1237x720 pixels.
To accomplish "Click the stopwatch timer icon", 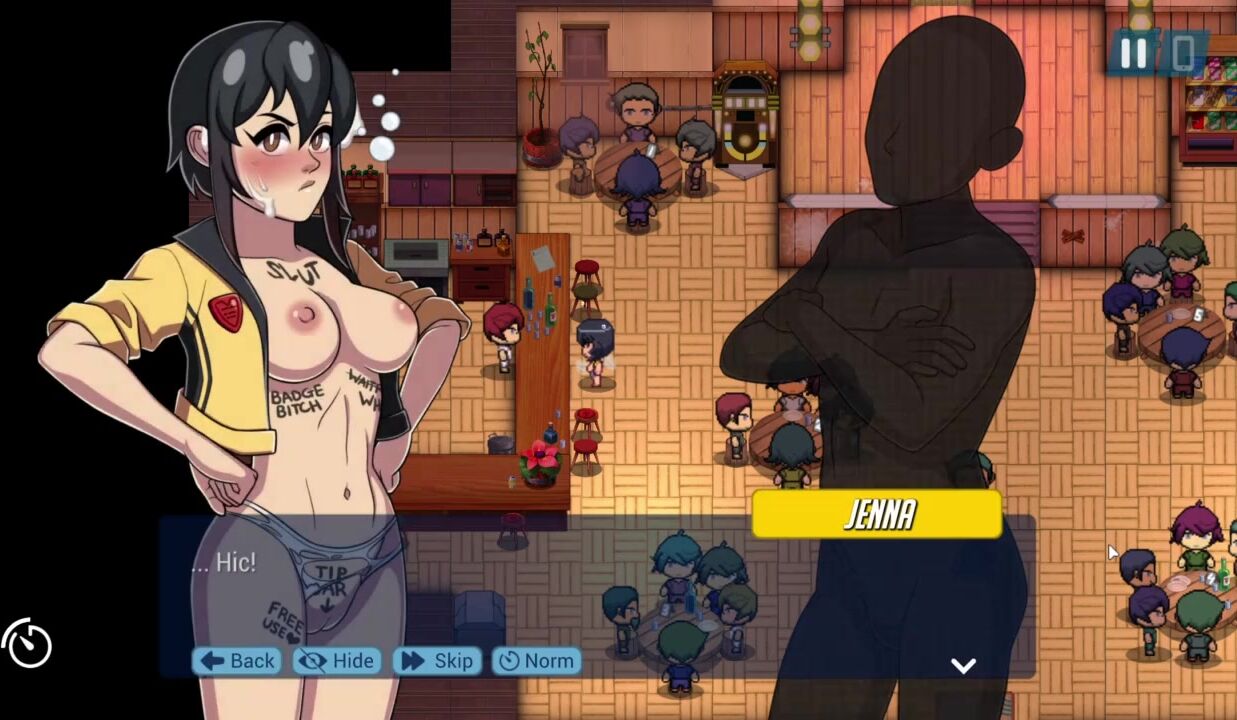I will click(27, 643).
